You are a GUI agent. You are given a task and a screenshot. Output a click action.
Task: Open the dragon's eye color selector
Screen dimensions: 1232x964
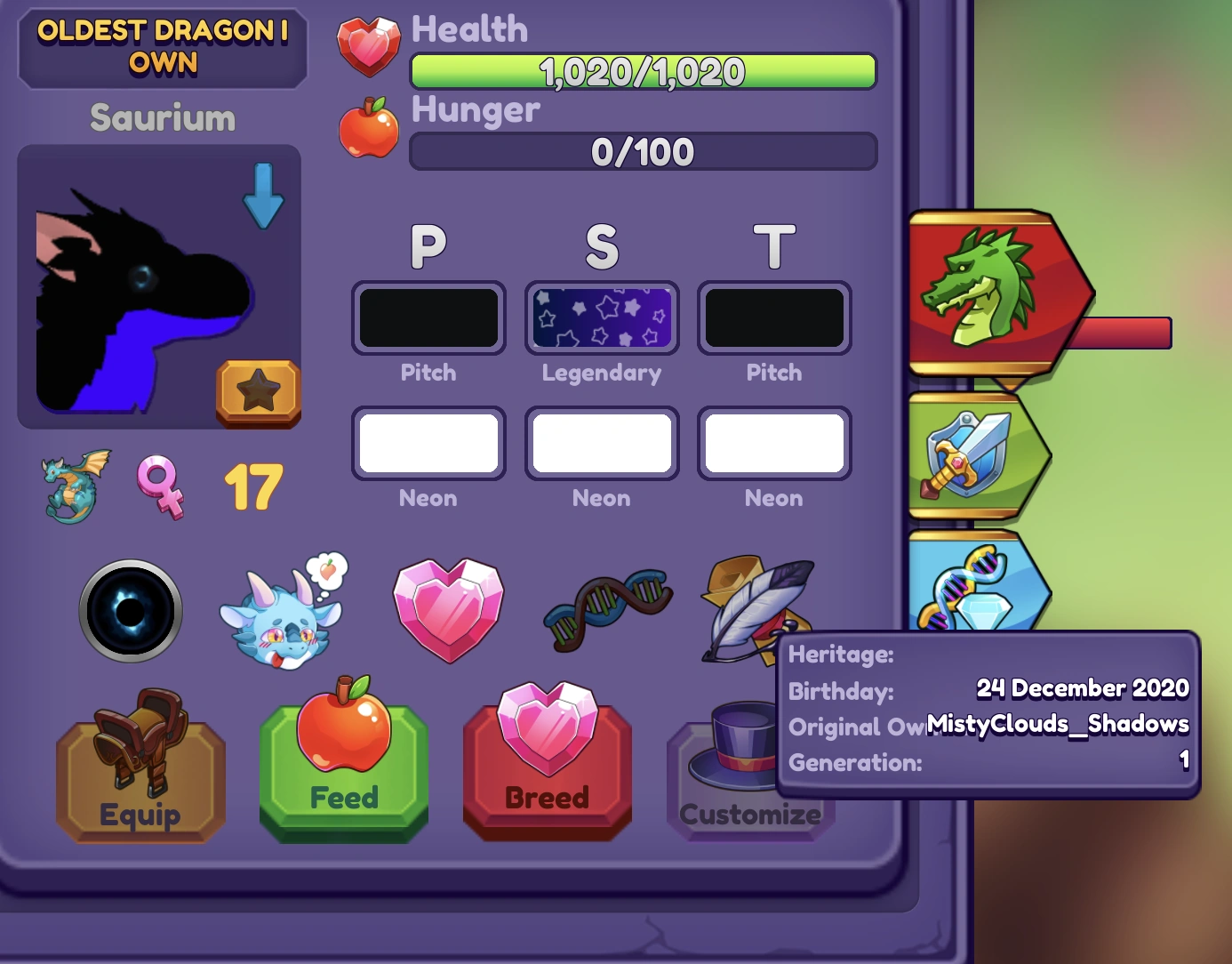[x=131, y=610]
